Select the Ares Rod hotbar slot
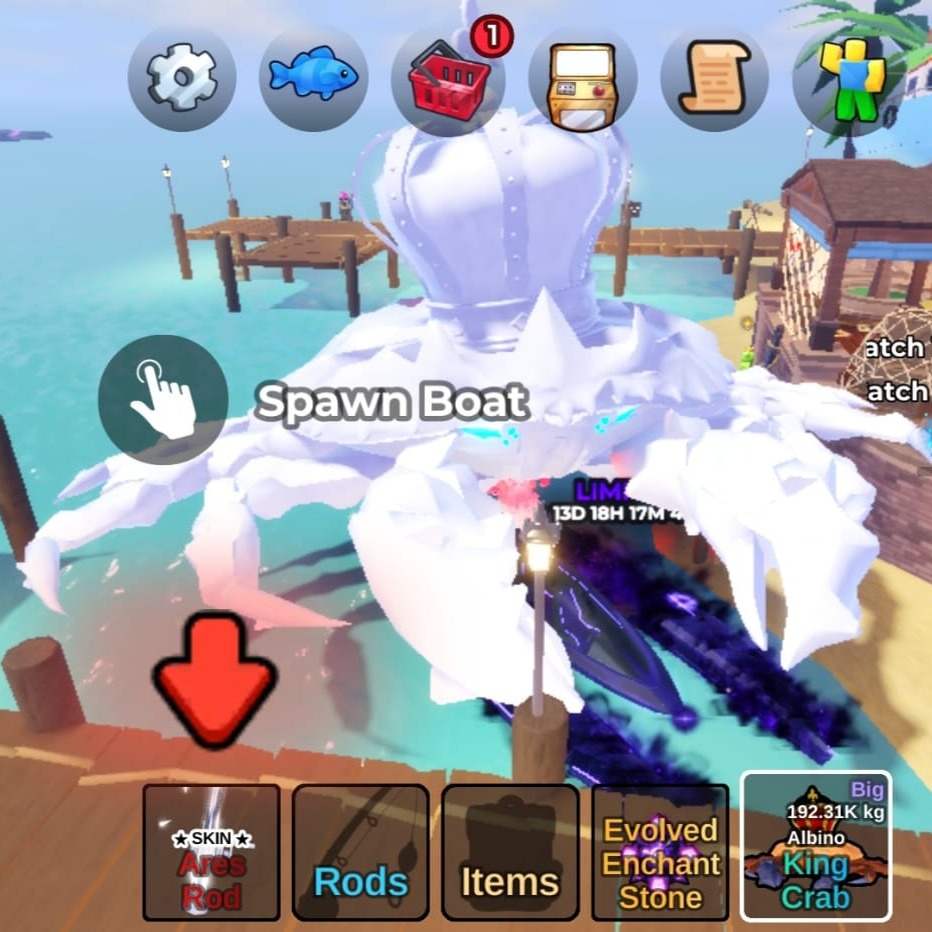The width and height of the screenshot is (932, 932). 211,852
